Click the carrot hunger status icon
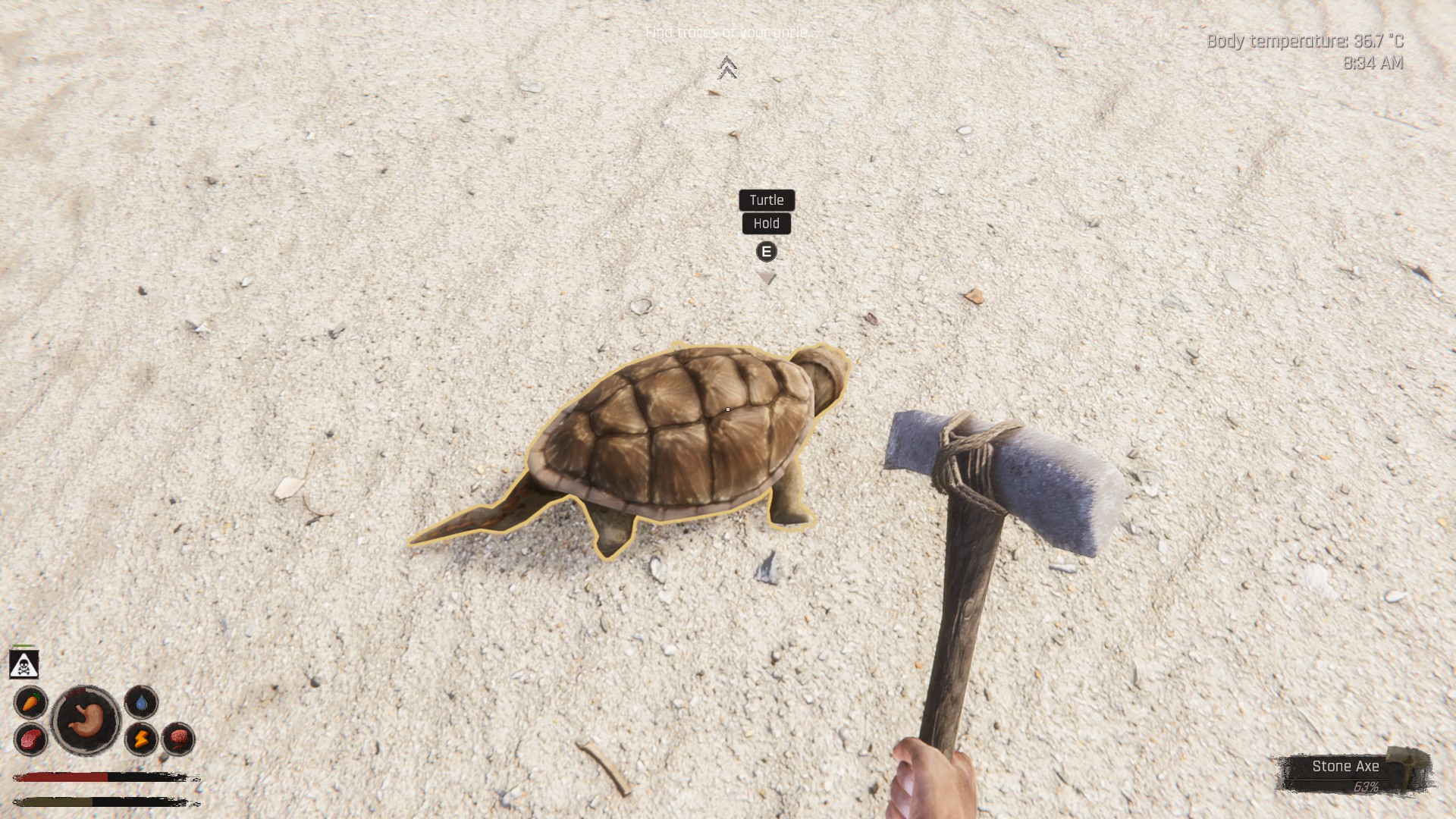Screen dimensions: 1456x819 coord(31,702)
